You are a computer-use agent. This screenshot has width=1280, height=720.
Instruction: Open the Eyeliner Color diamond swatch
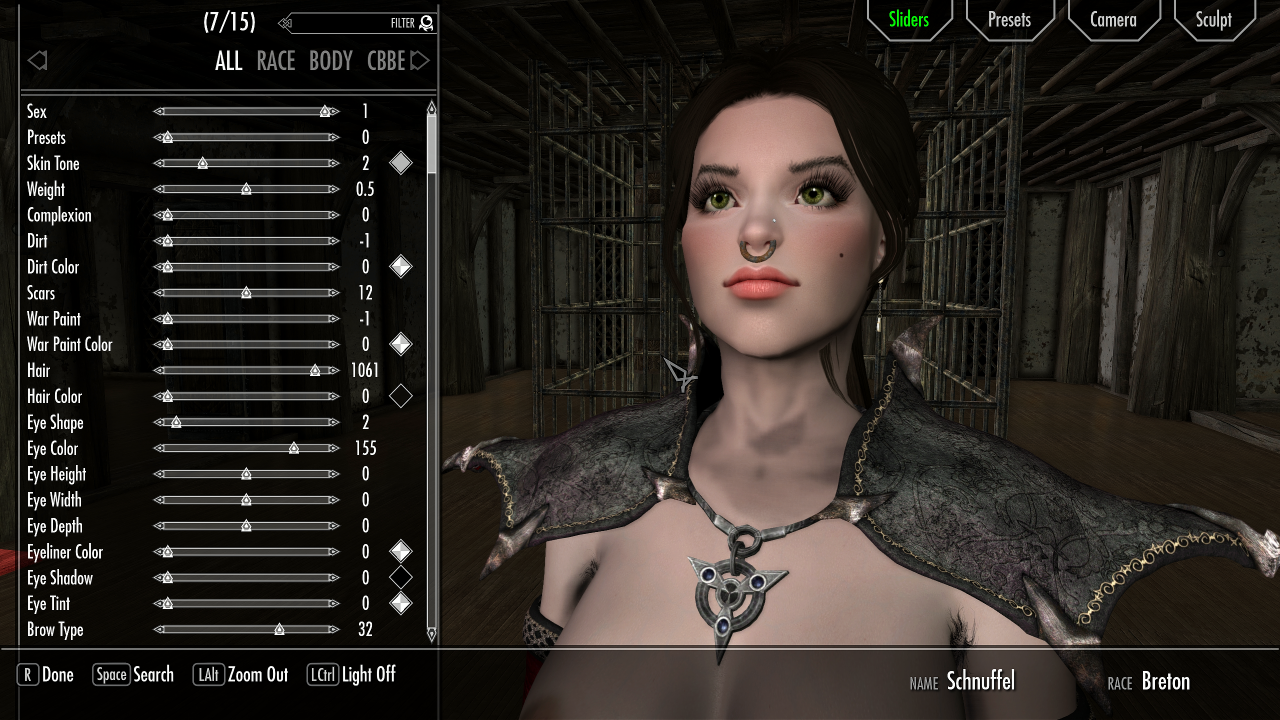coord(401,551)
